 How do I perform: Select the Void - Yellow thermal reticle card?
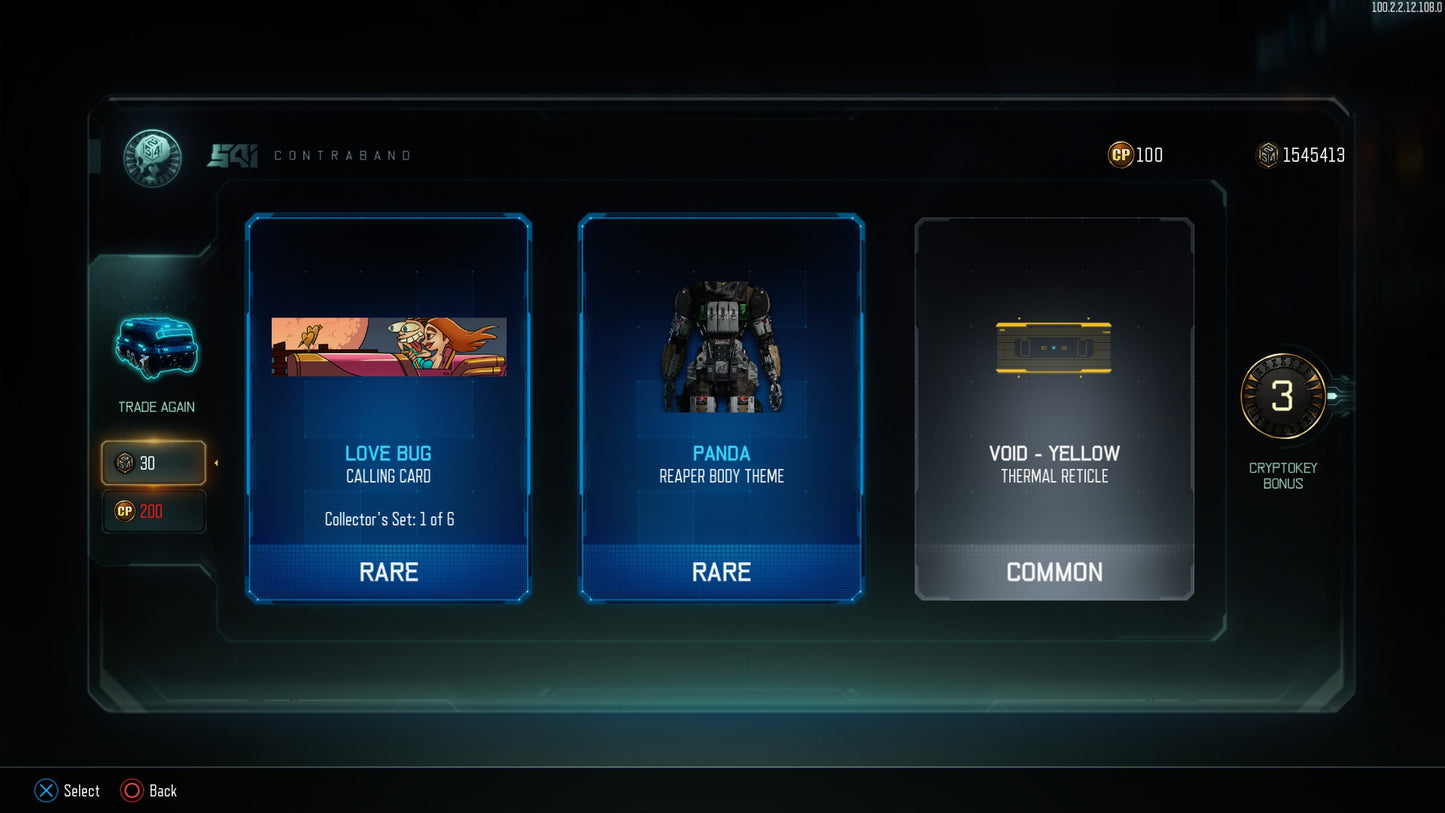pos(1054,407)
